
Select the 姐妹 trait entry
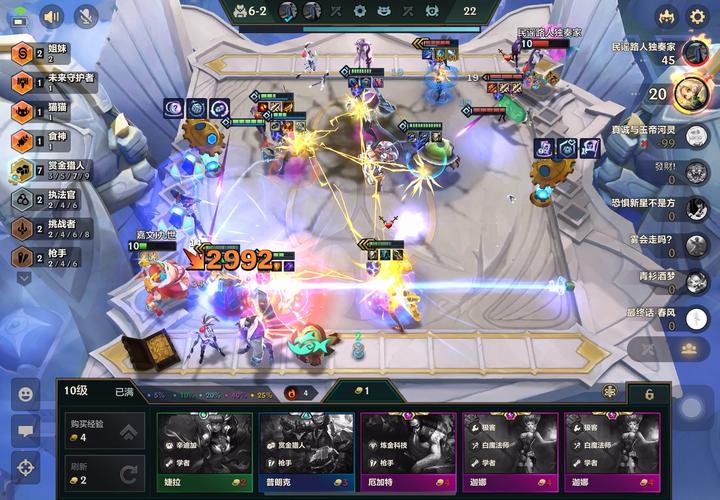coord(40,54)
